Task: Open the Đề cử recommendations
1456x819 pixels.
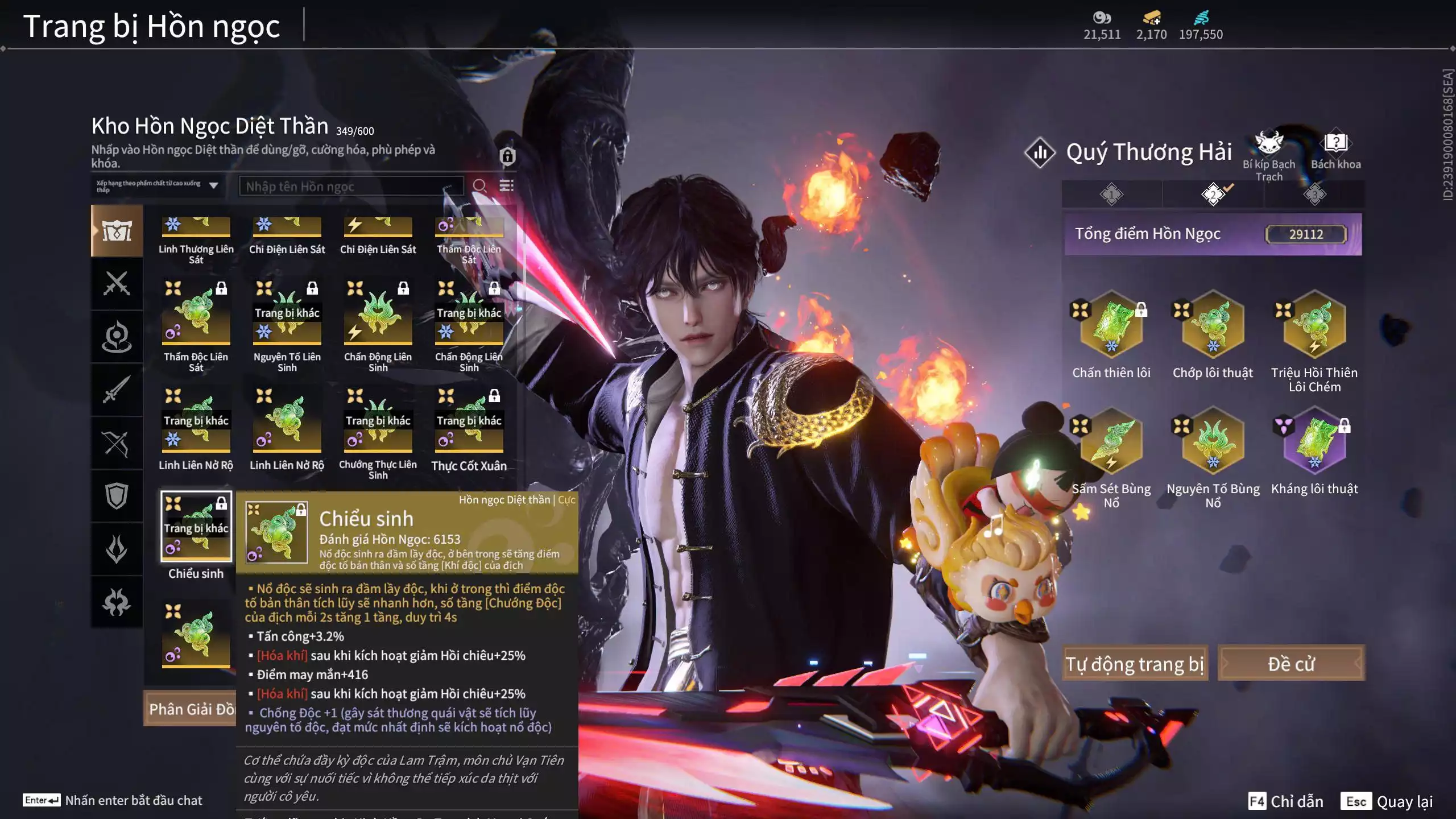Action: pyautogui.click(x=1291, y=663)
